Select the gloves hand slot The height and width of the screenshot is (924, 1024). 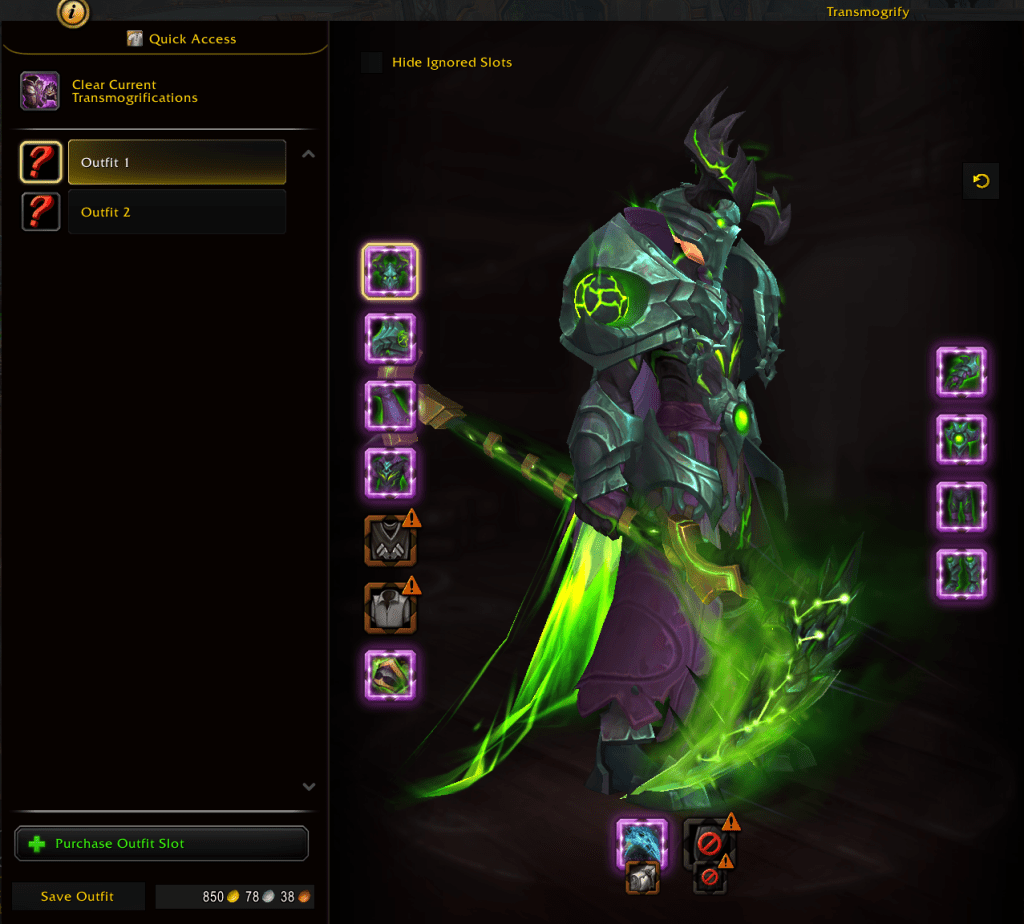click(x=961, y=372)
